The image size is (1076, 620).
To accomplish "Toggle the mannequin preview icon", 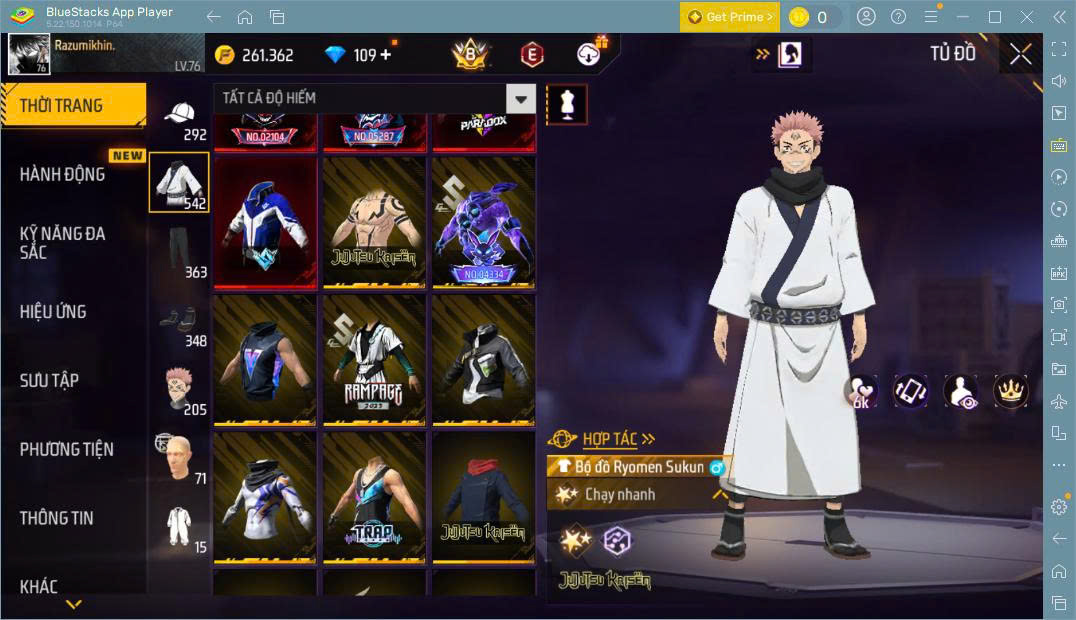I will point(567,104).
